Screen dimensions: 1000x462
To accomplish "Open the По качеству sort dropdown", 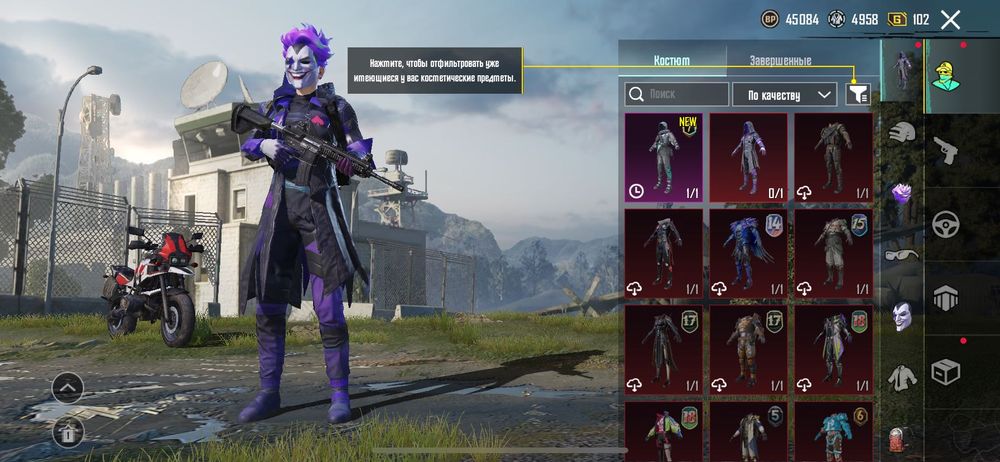I will [784, 94].
